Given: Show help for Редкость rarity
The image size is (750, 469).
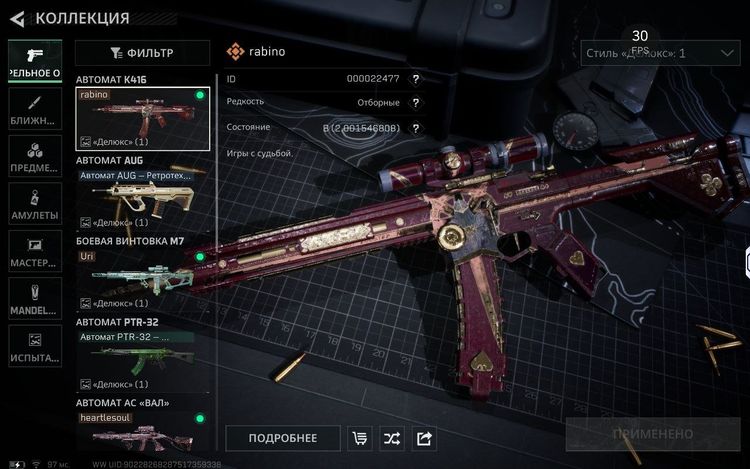Looking at the screenshot, I should click(415, 102).
